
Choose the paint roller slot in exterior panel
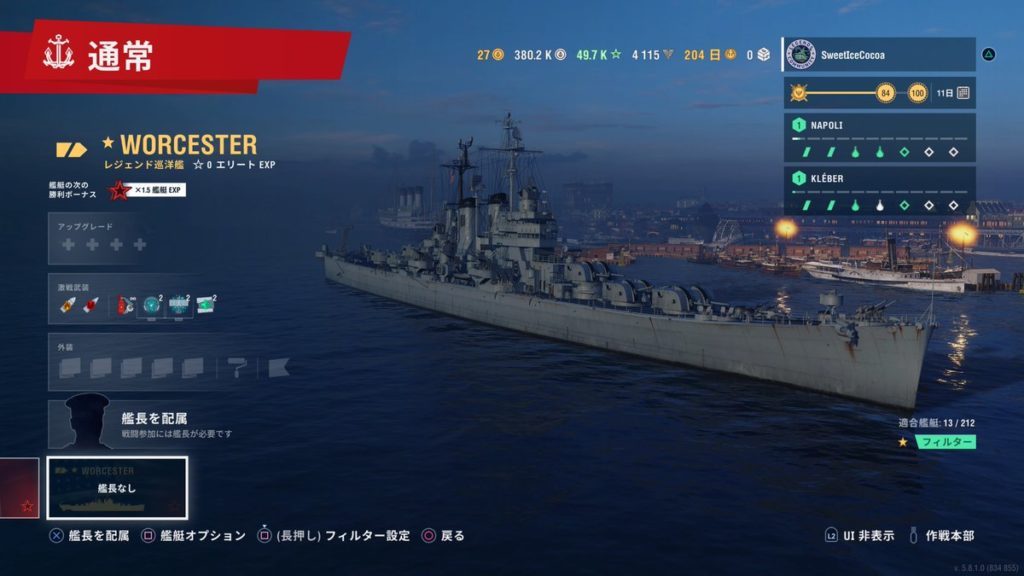237,367
